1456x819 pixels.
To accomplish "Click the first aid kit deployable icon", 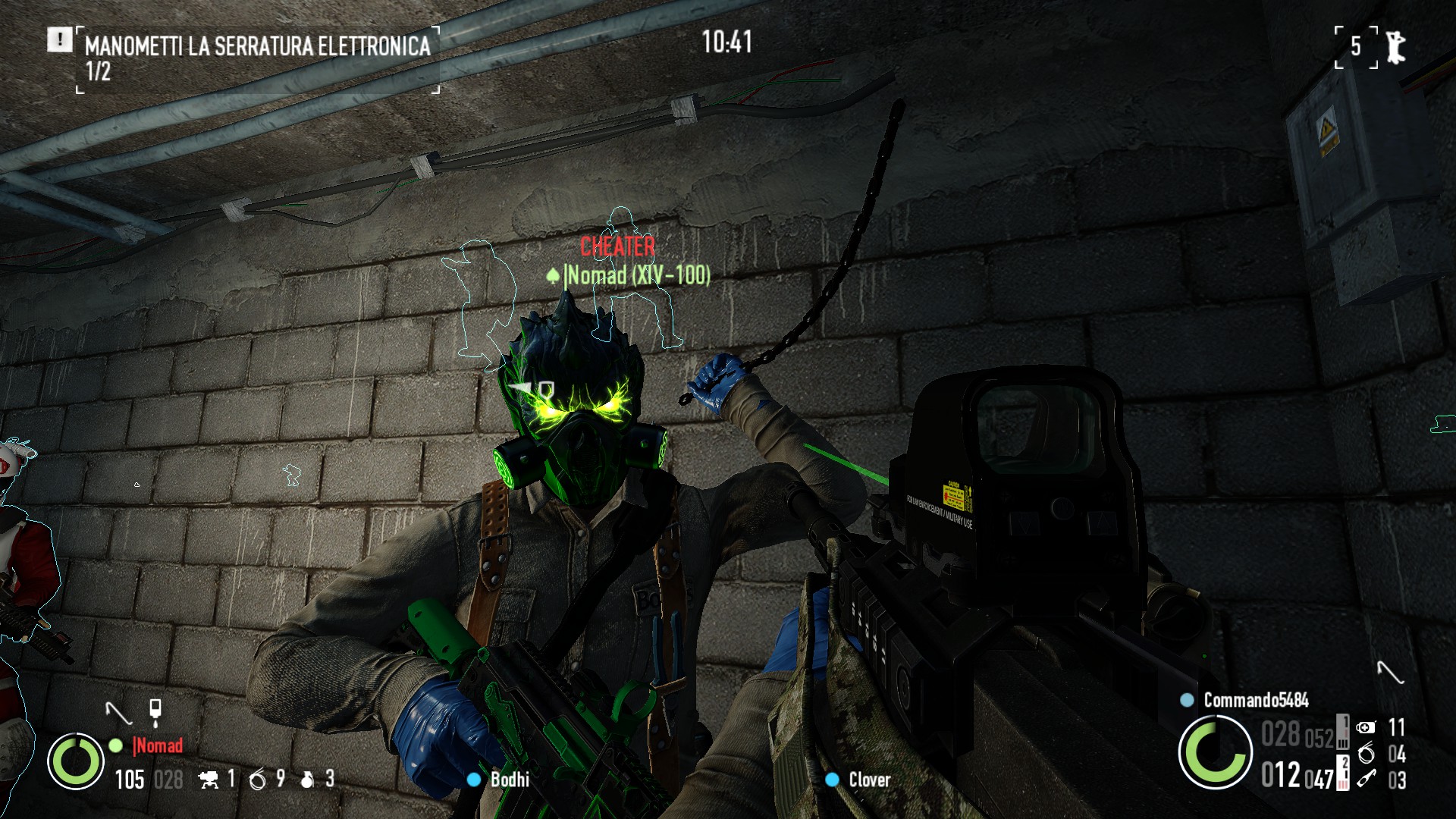I will coord(1366,727).
